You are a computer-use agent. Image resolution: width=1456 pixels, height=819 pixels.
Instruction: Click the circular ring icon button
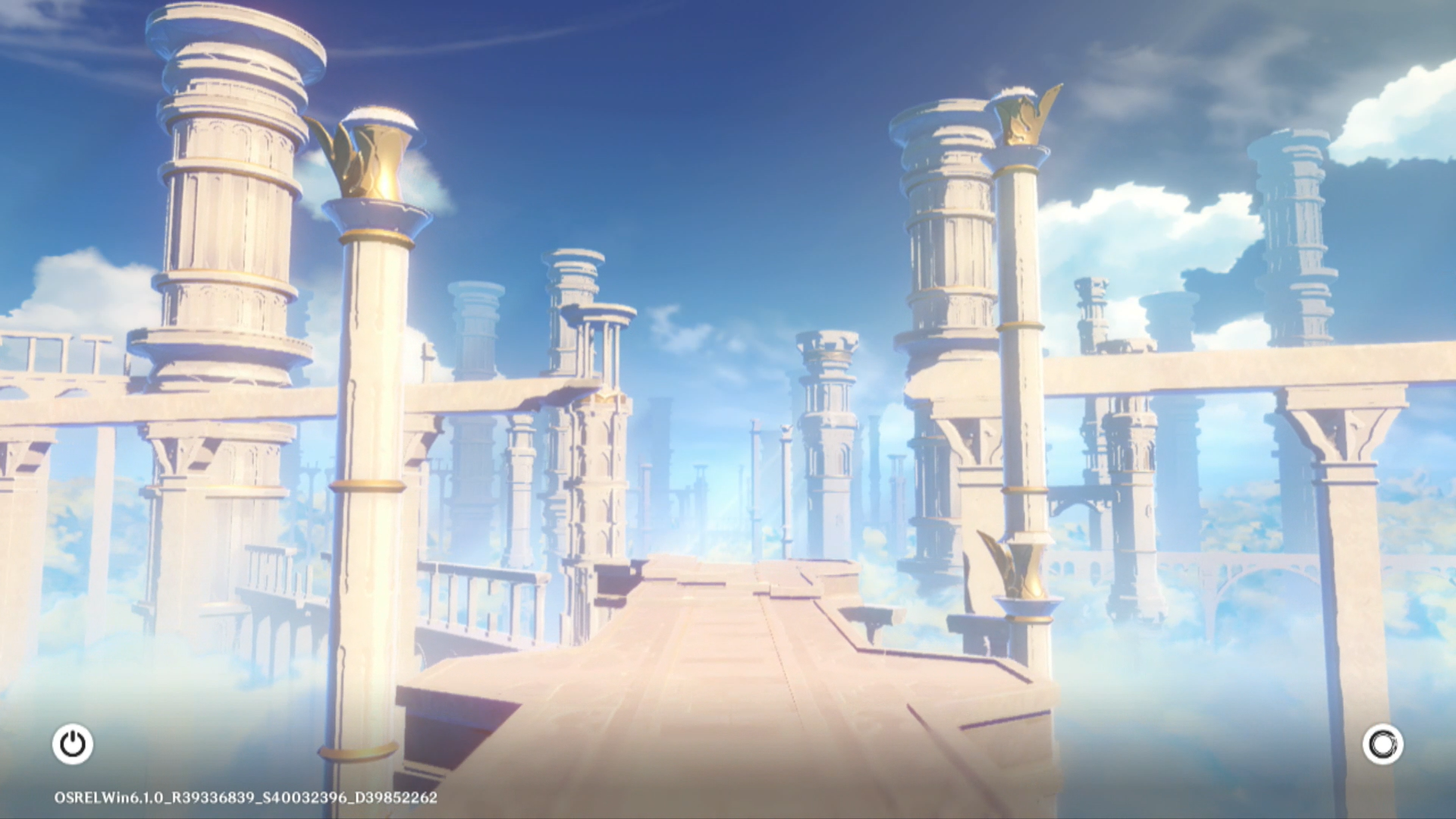(x=1382, y=744)
